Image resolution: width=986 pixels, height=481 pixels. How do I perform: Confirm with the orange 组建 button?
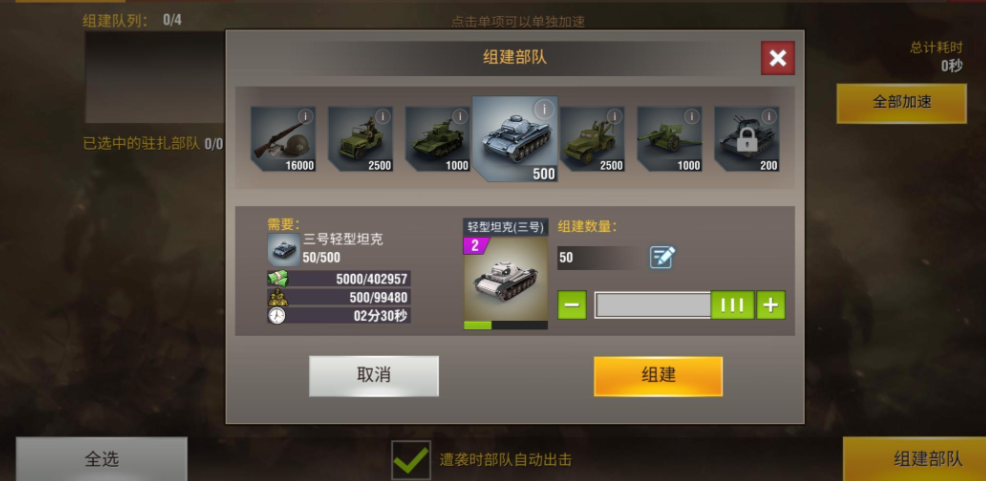[x=657, y=376]
